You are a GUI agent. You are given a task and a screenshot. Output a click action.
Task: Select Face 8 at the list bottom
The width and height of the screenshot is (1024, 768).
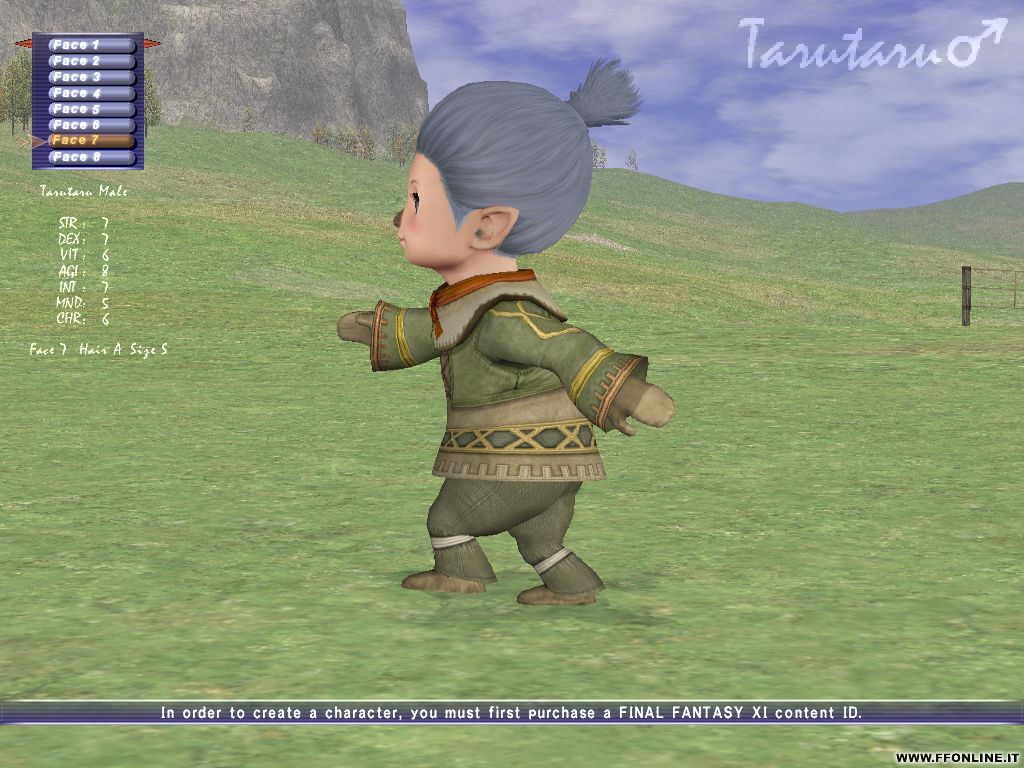coord(91,157)
